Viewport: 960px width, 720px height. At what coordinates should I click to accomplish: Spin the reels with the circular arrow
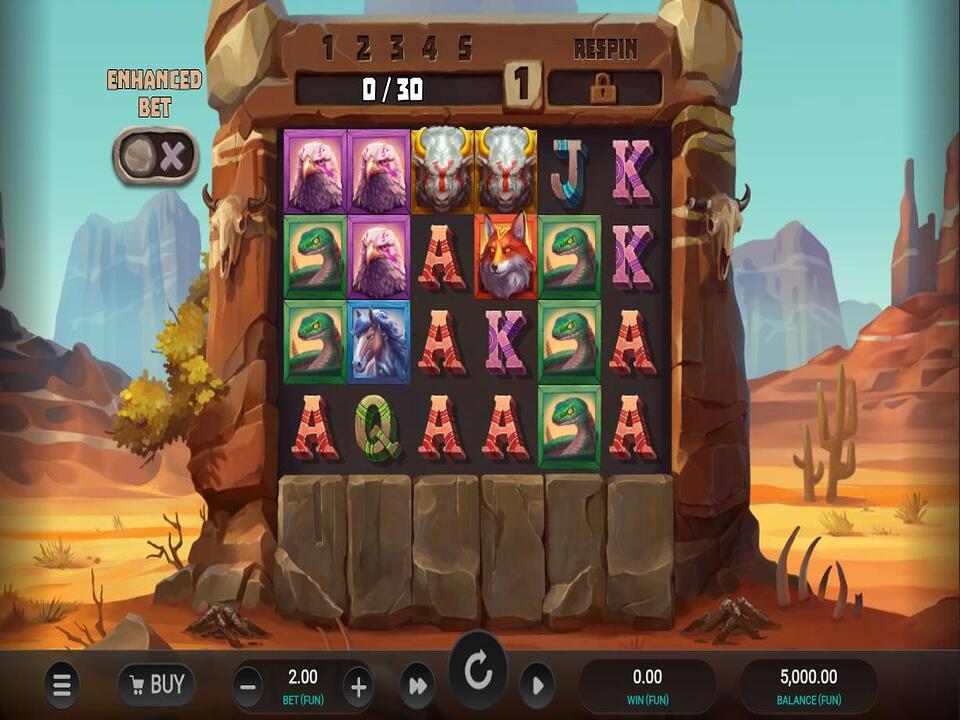click(478, 672)
